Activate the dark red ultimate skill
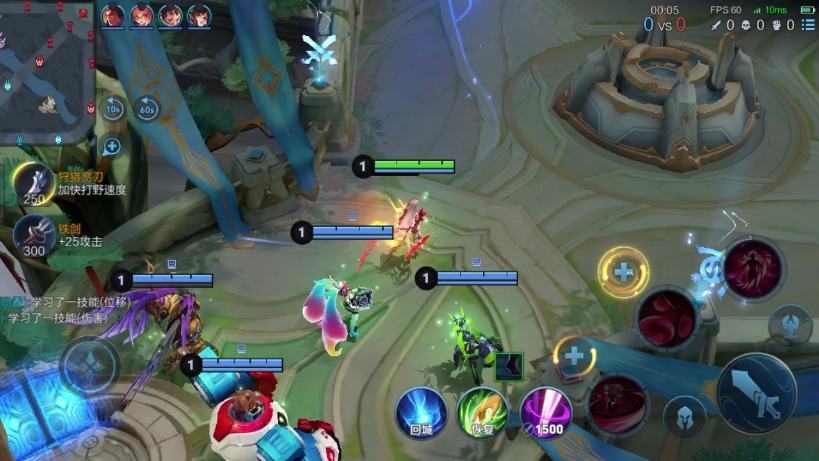The width and height of the screenshot is (819, 461). coord(753,268)
